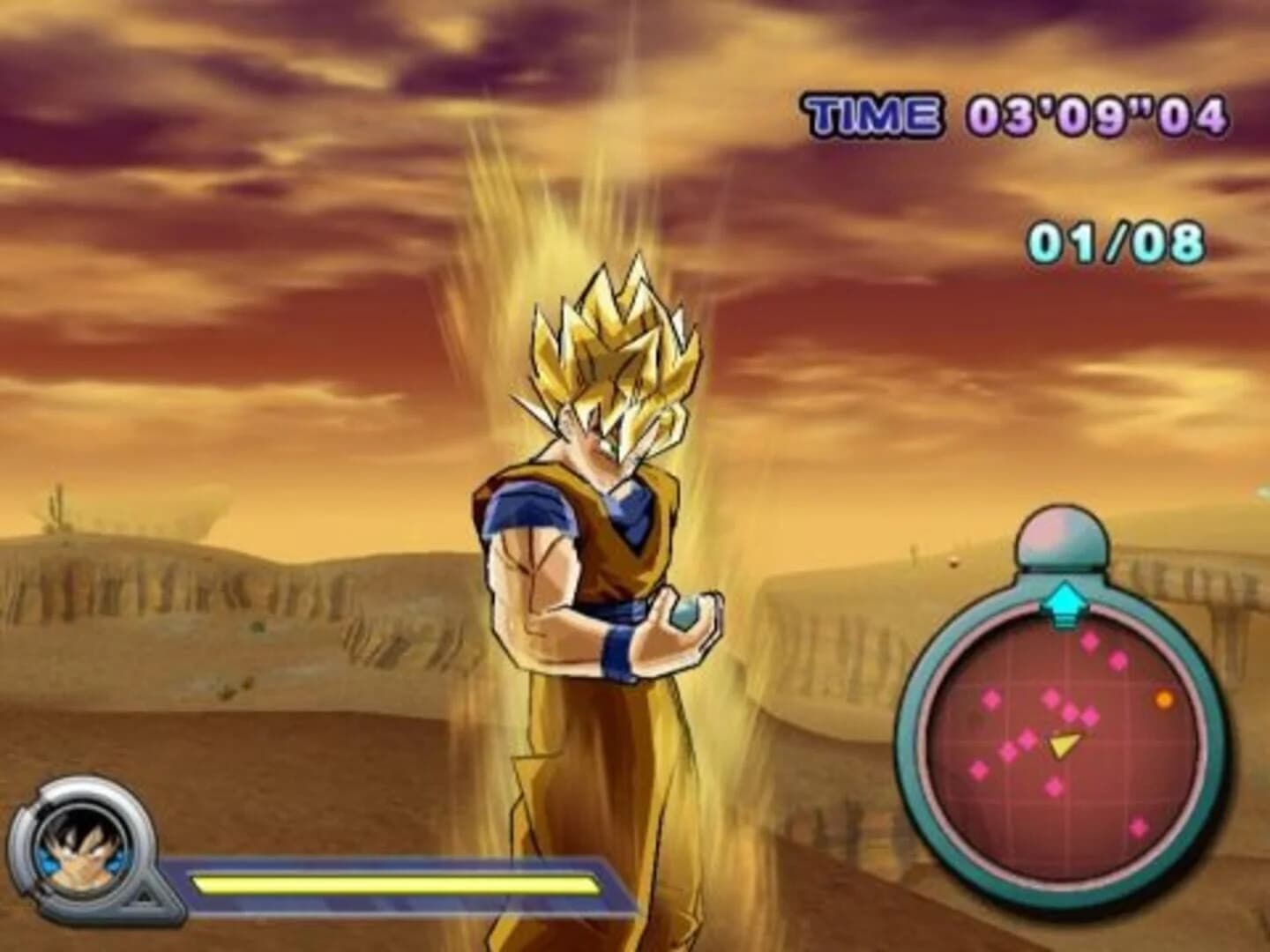Click the yellow player arrow on the radar

1065,744
